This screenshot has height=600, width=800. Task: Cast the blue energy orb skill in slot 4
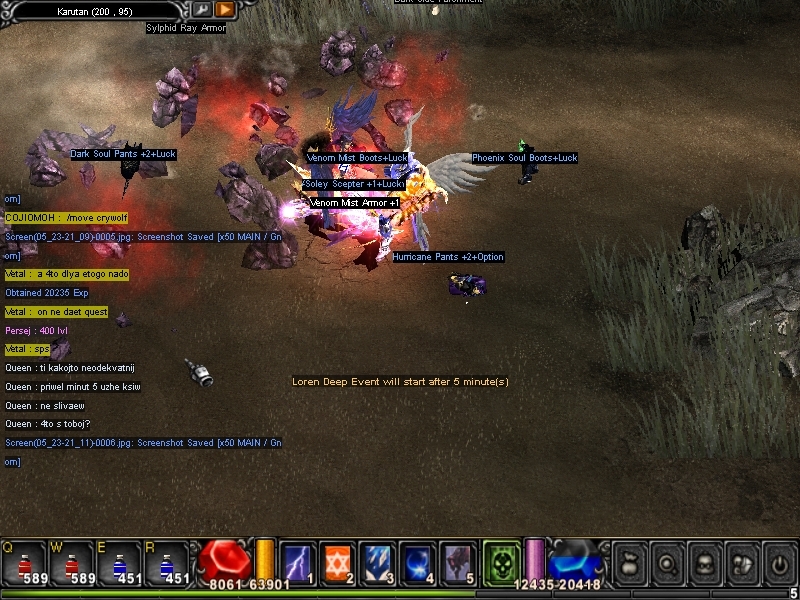[x=417, y=563]
